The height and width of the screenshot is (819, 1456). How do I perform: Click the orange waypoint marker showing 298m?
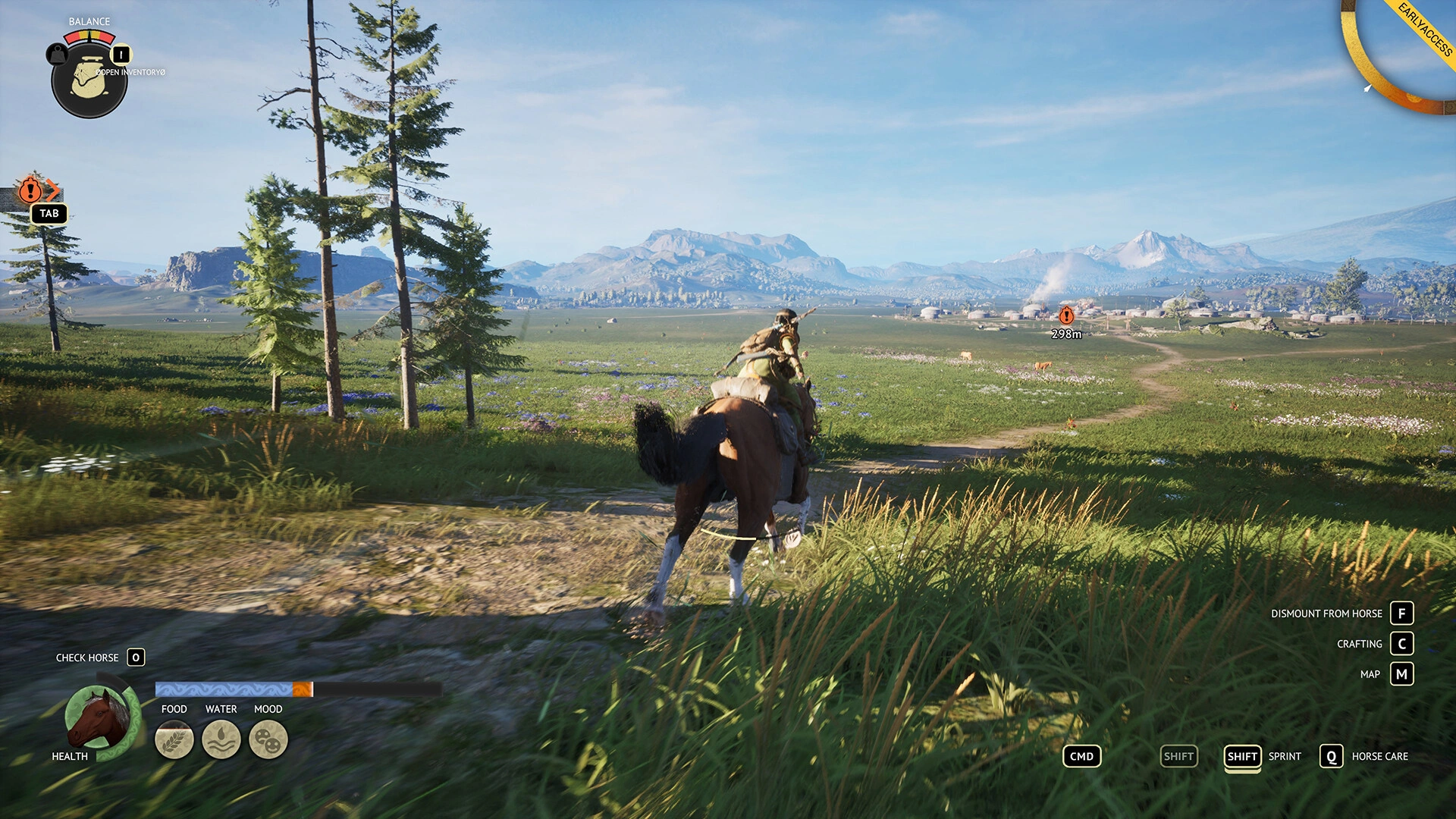(x=1066, y=316)
